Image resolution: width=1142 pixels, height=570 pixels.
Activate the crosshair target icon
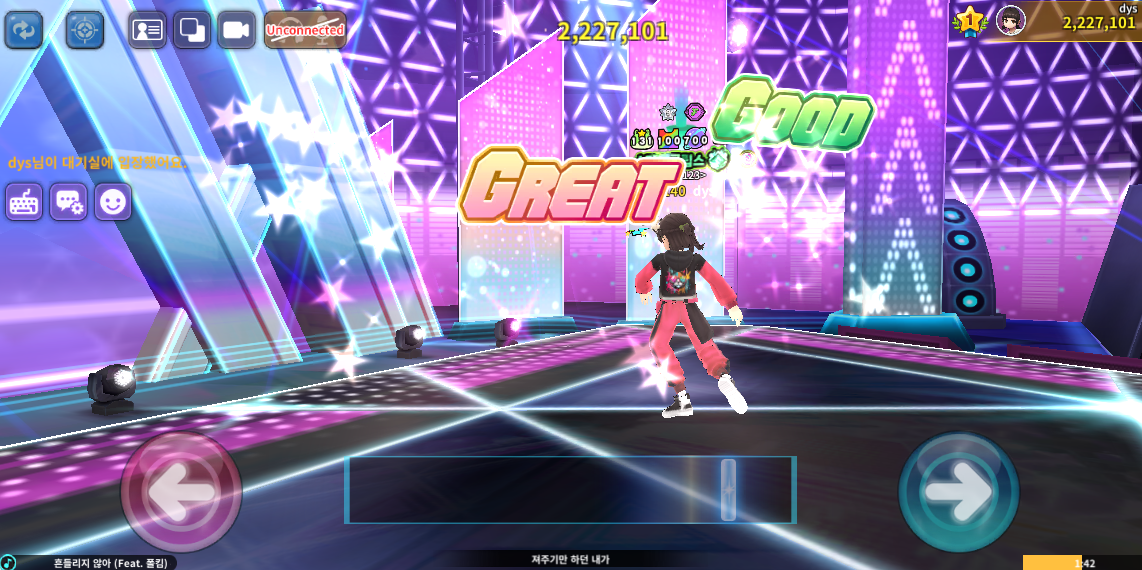[85, 30]
